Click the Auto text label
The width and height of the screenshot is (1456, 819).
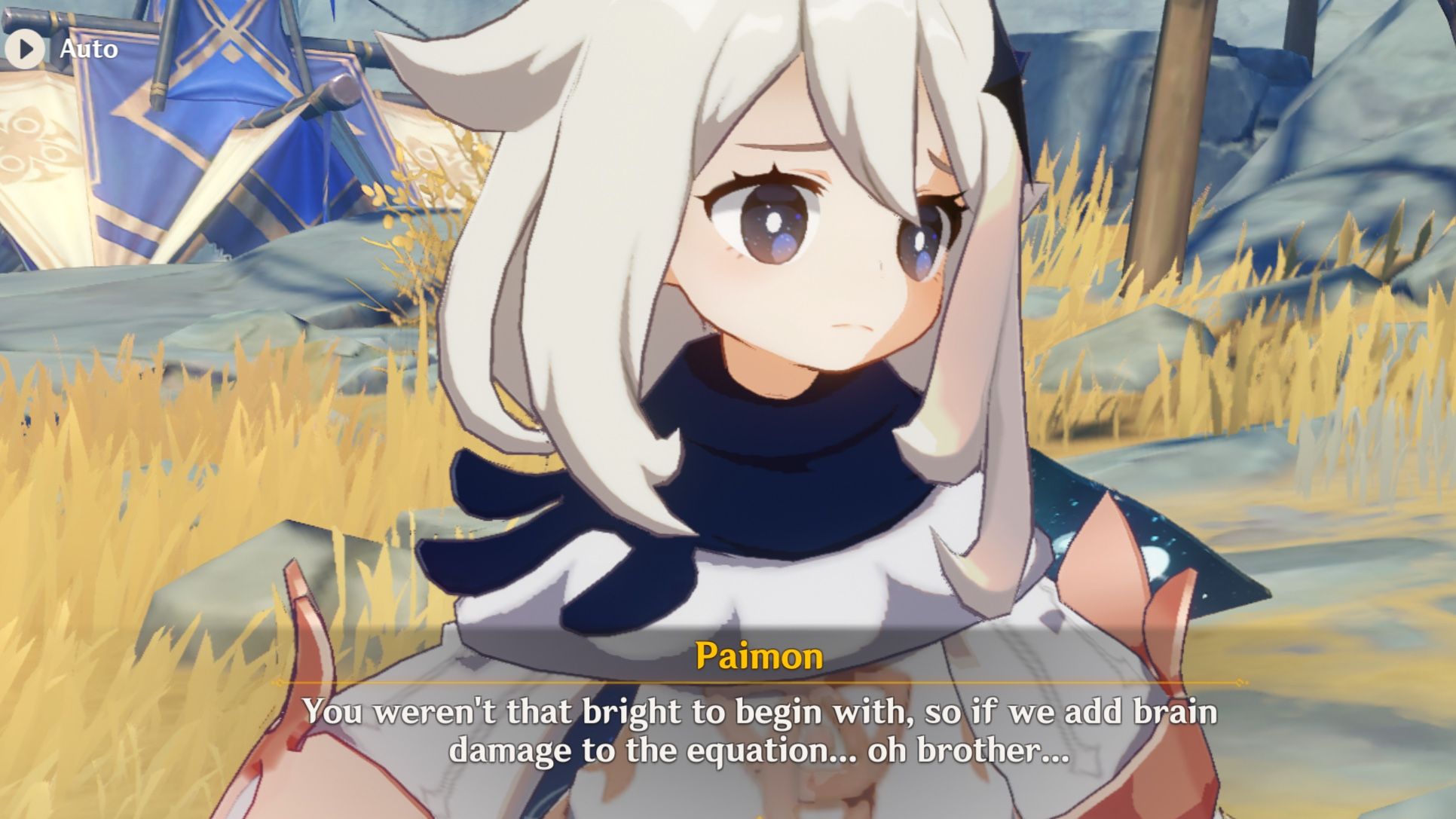point(87,50)
